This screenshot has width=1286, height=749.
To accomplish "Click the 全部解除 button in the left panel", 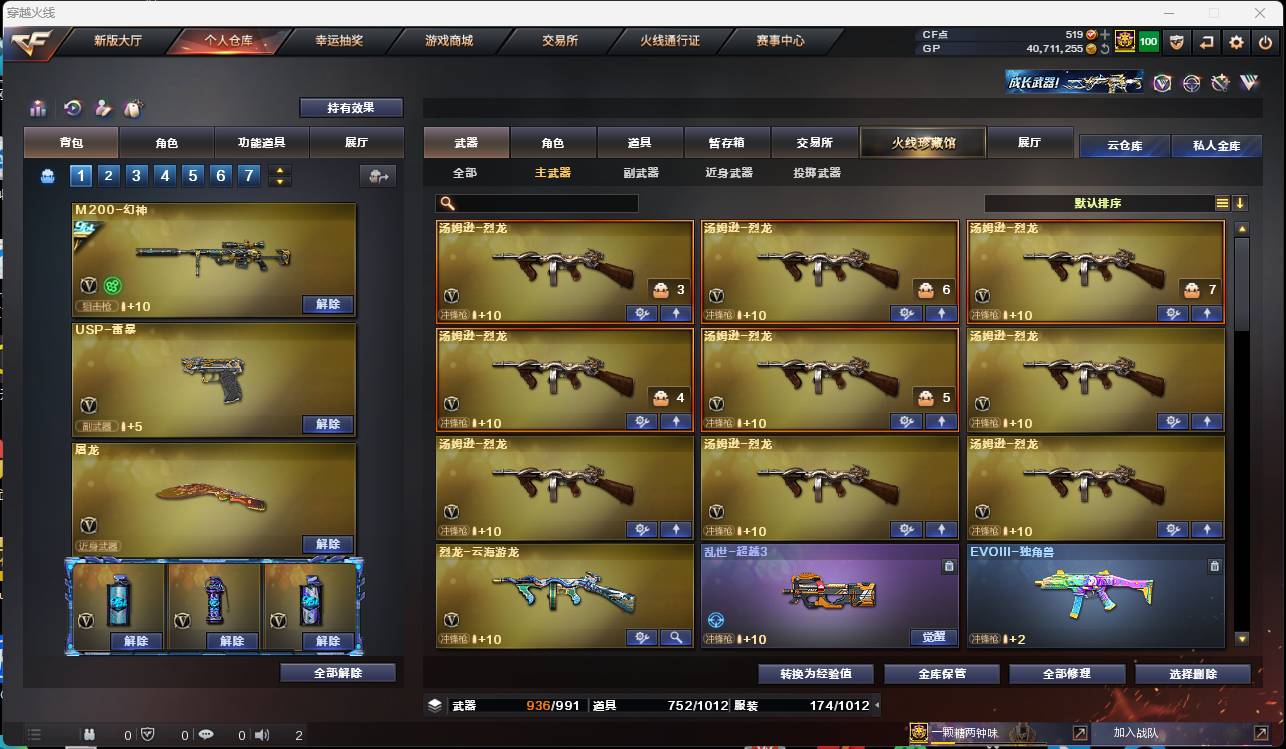I will [x=336, y=673].
